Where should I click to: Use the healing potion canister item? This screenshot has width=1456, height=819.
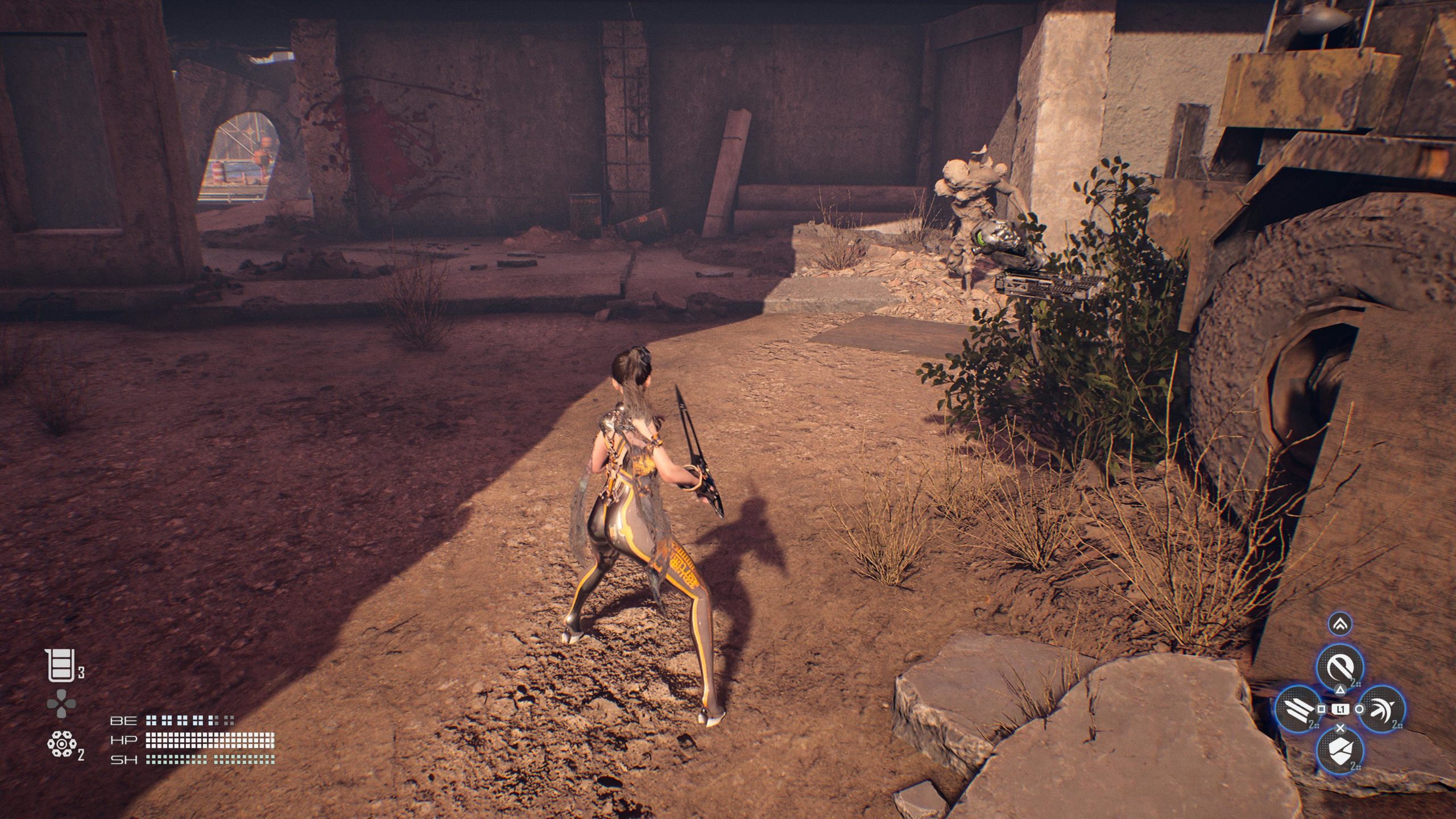(x=59, y=666)
